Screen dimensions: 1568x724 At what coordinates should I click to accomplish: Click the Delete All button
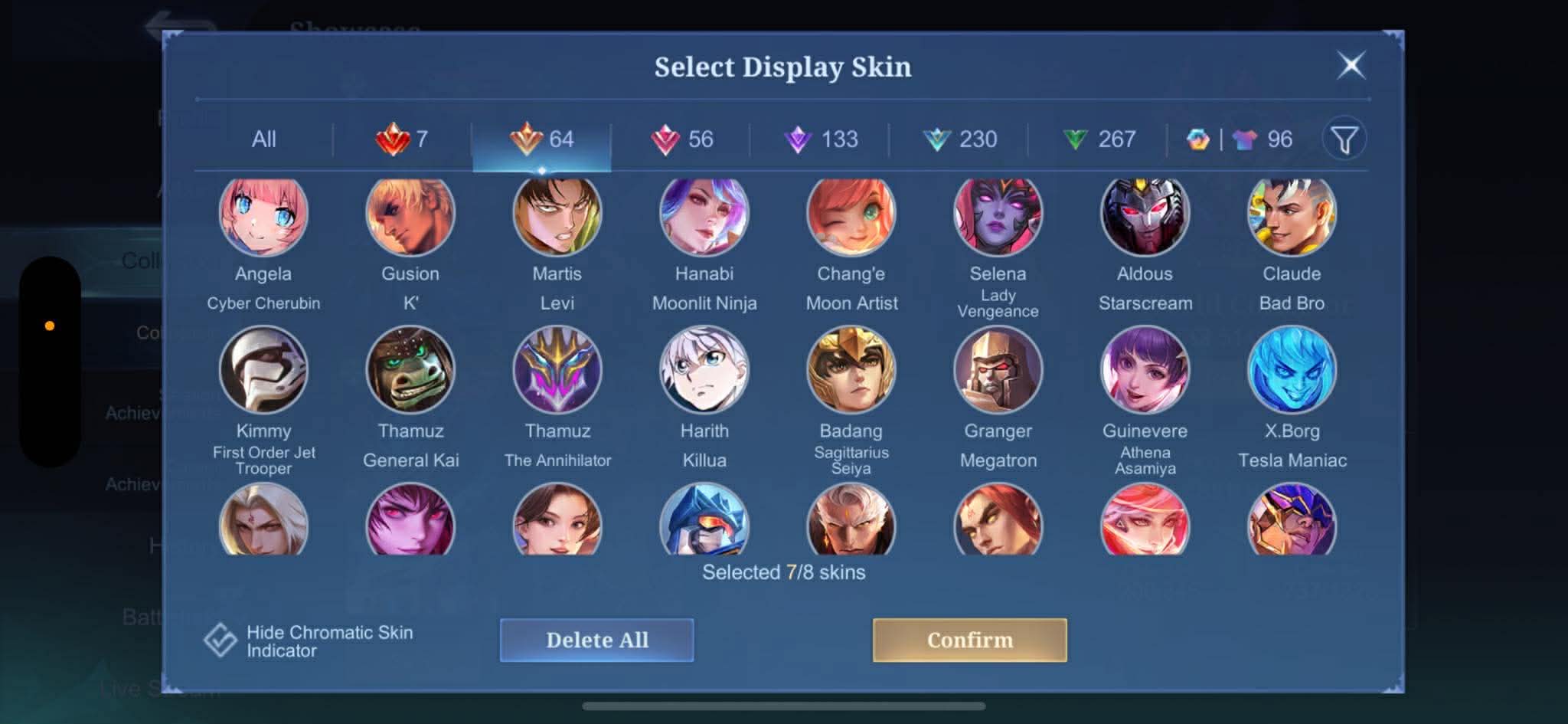tap(596, 640)
